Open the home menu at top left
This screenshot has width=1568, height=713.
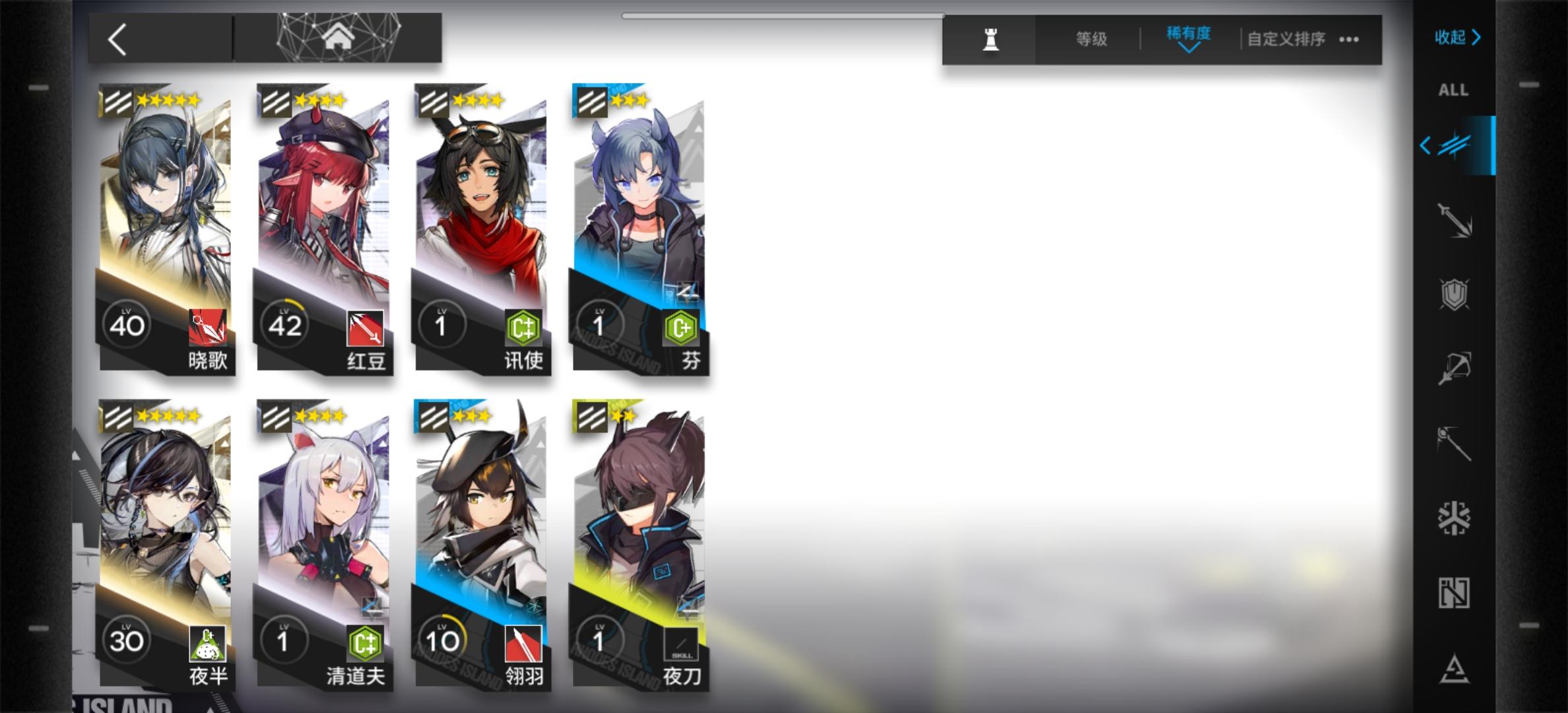338,36
